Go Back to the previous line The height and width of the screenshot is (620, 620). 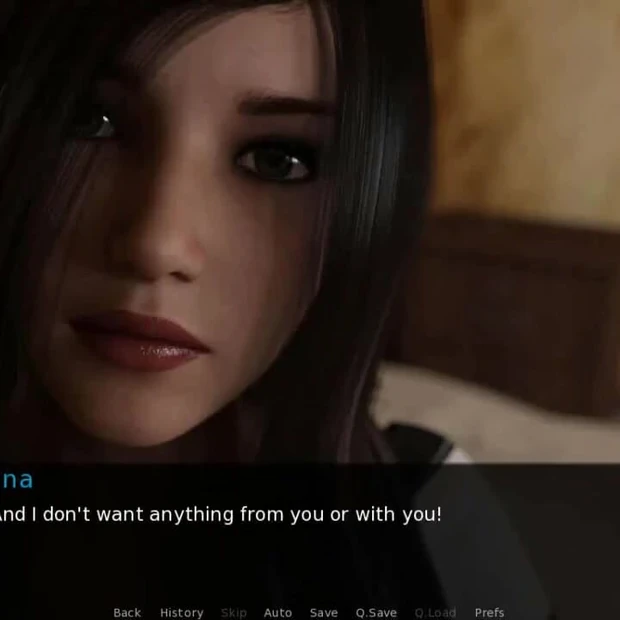pyautogui.click(x=127, y=612)
